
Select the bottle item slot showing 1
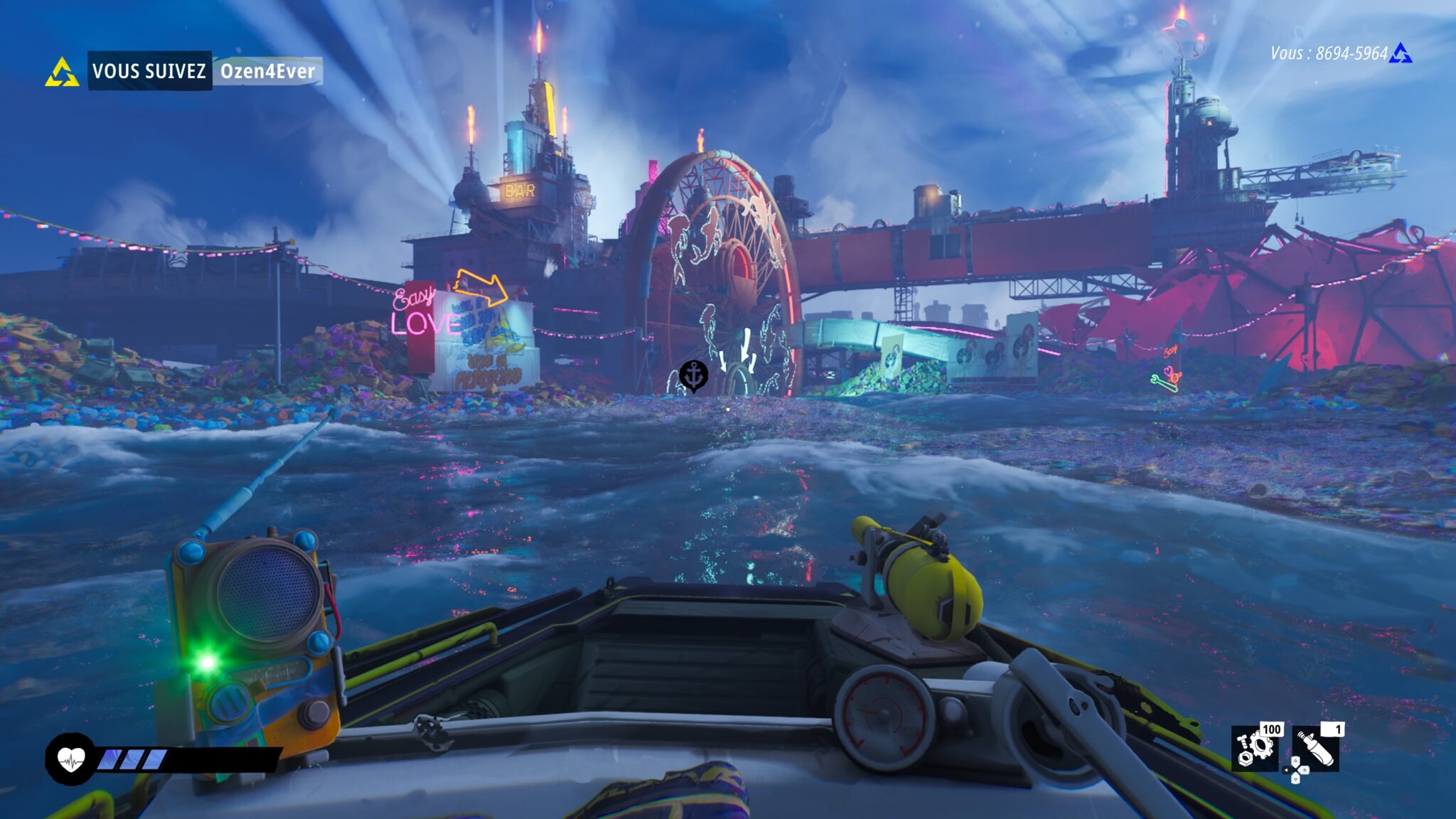pos(1316,749)
